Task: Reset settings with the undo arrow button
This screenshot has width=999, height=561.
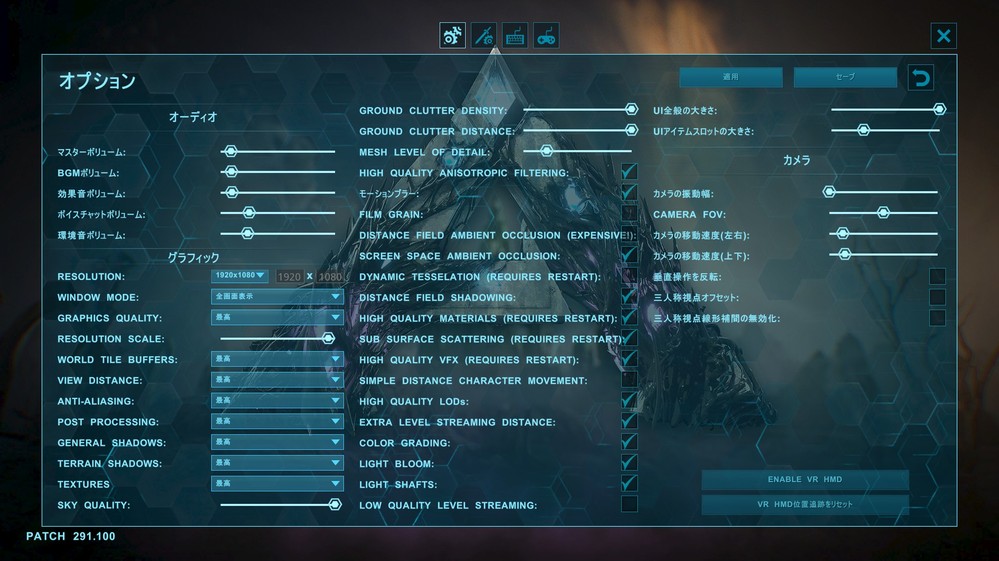Action: pos(921,77)
